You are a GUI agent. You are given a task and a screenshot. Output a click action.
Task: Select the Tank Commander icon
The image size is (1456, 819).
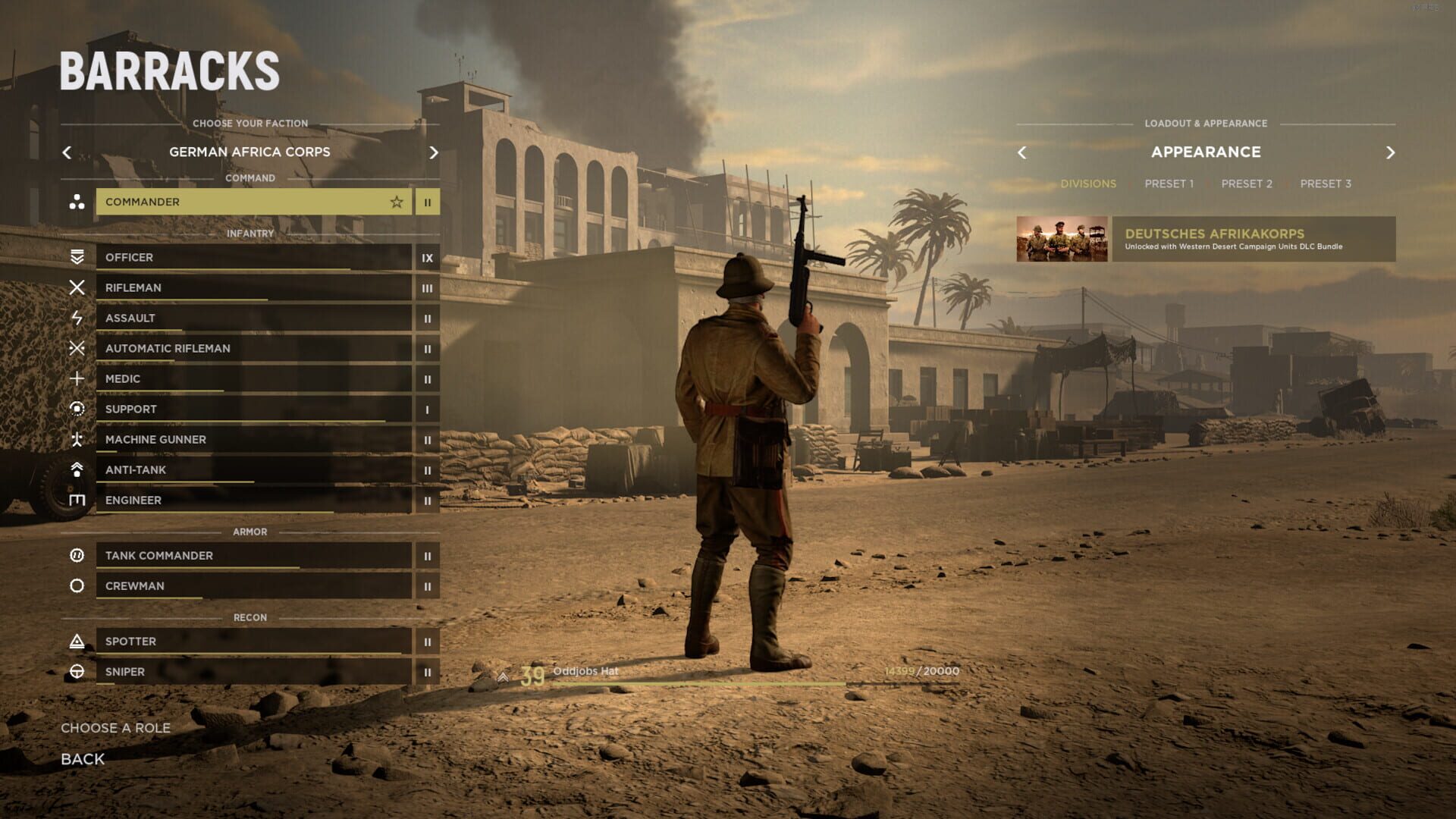[77, 555]
